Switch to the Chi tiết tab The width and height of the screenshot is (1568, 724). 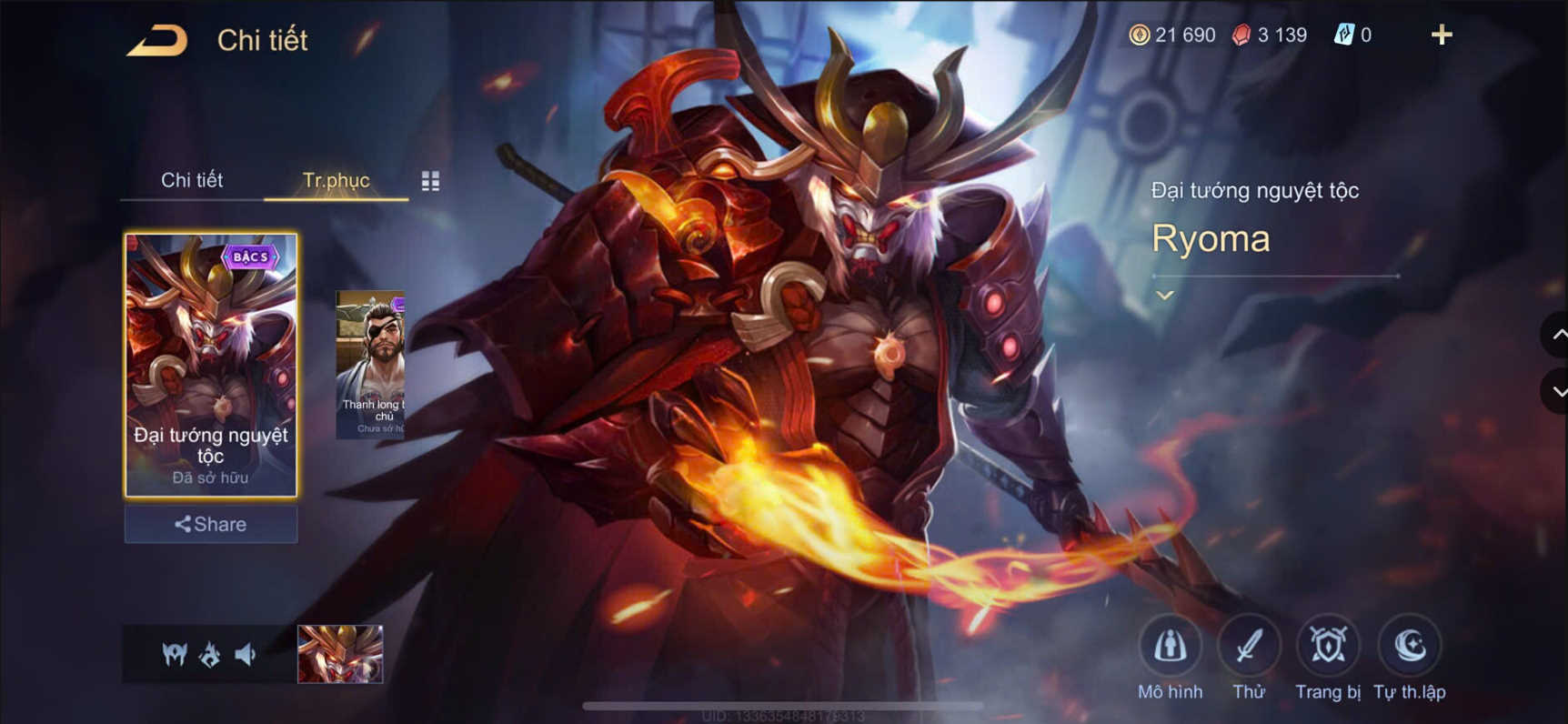click(193, 180)
